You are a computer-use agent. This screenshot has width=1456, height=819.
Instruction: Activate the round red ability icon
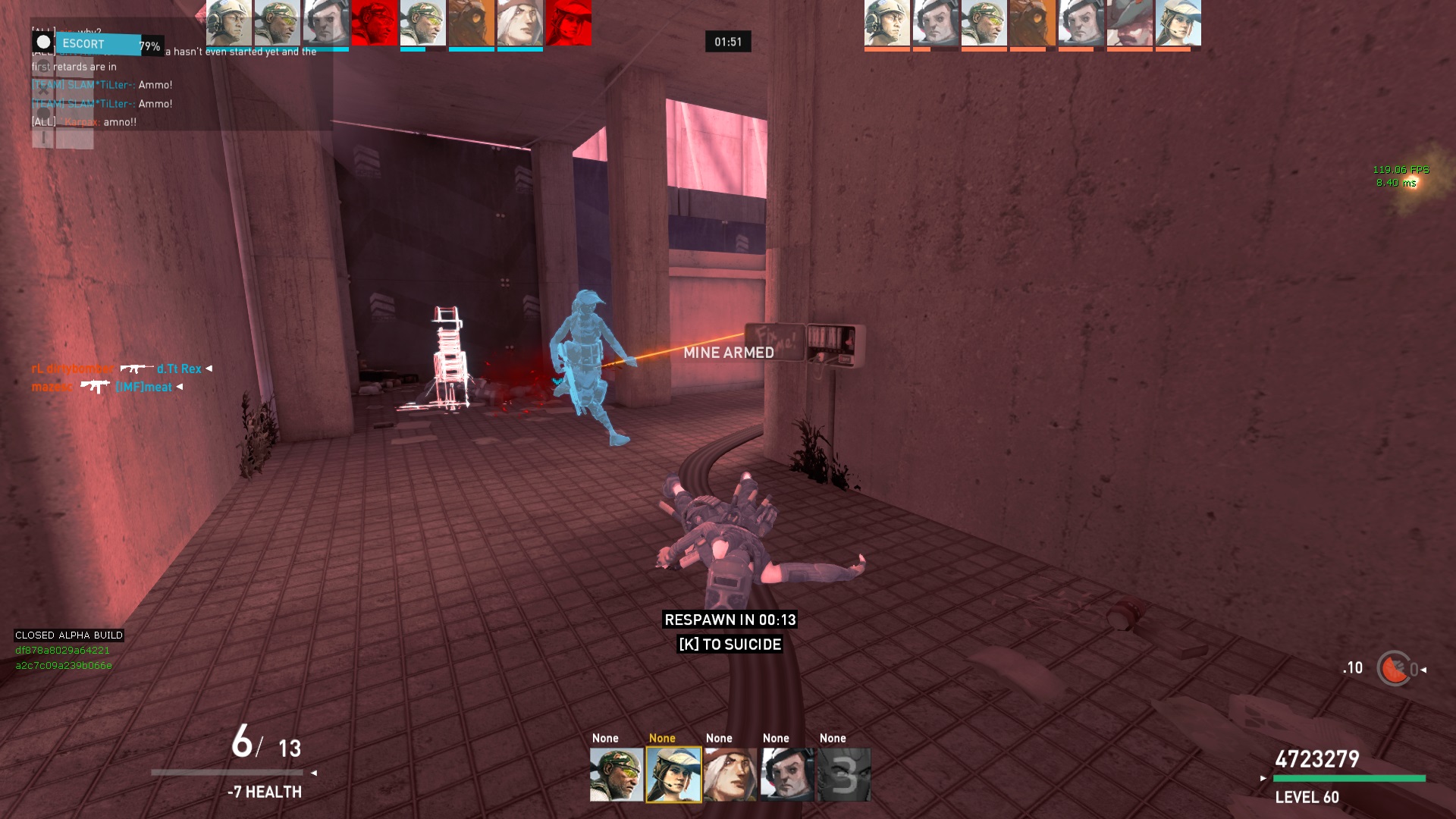click(1394, 669)
